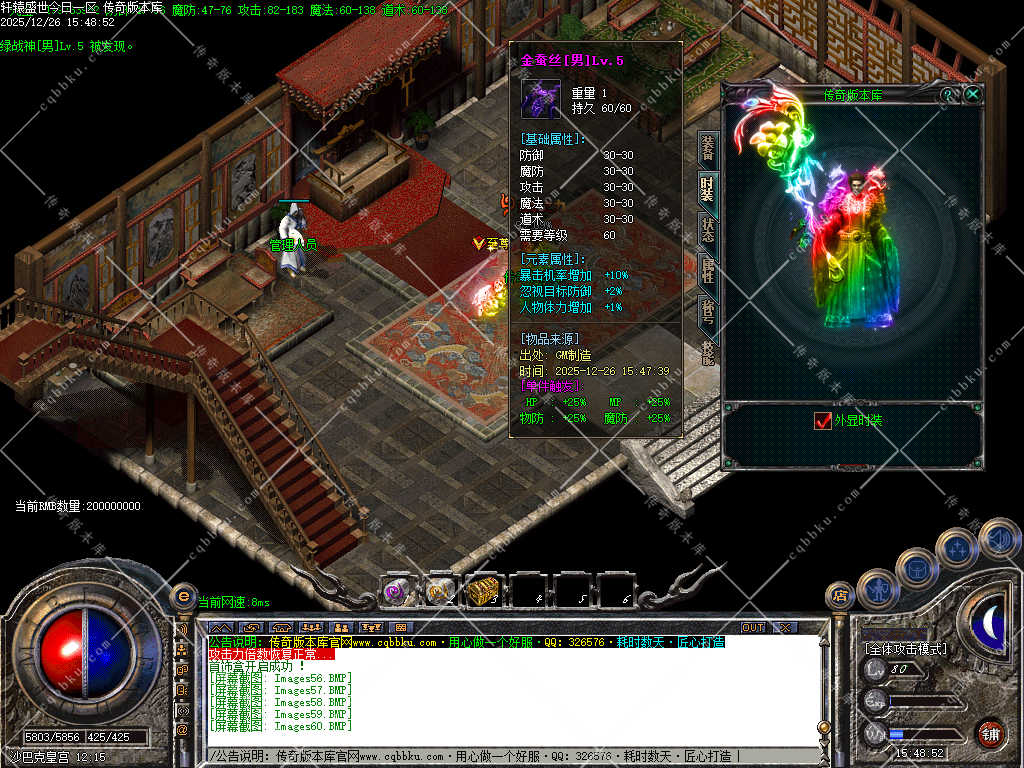This screenshot has height=768, width=1024.
Task: Close the chat window with X
Action: [x=785, y=627]
